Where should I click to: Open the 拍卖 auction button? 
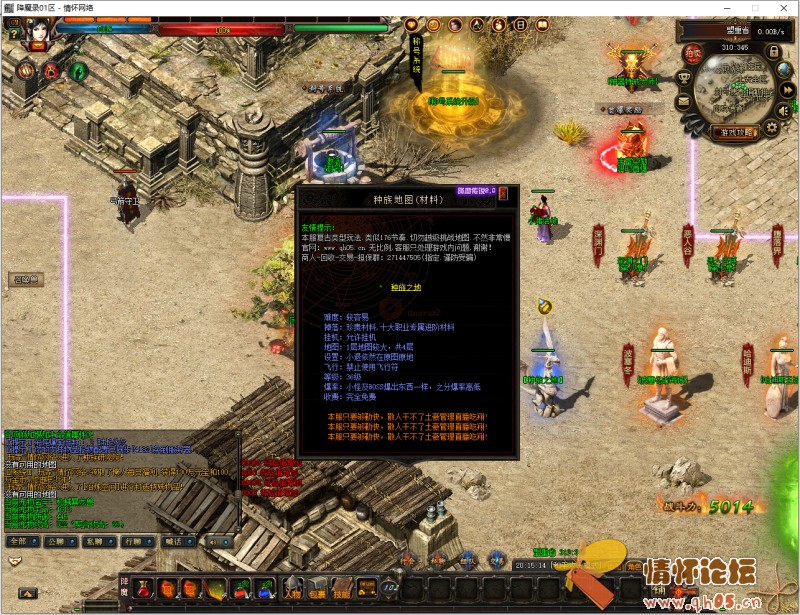692,53
